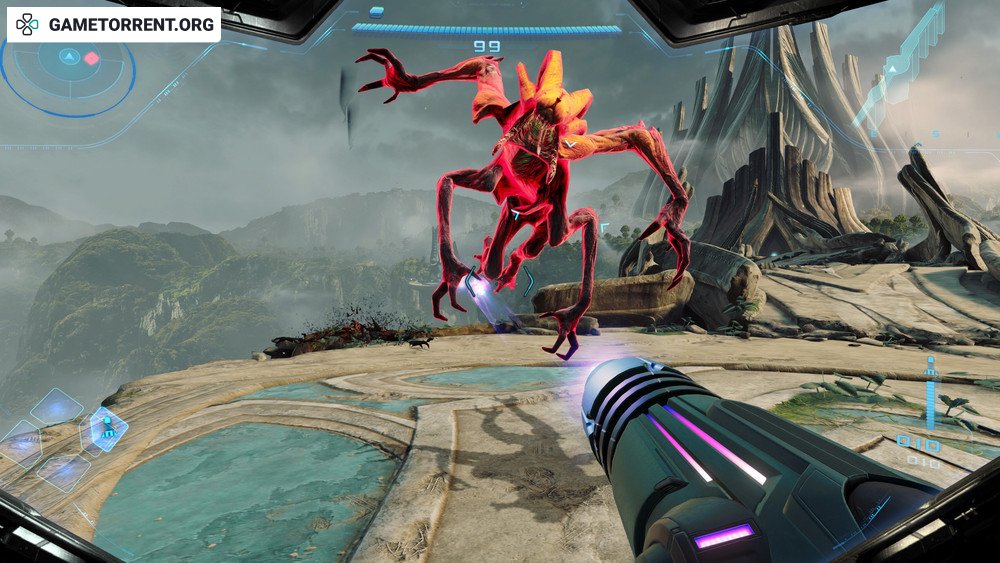Viewport: 1000px width, 563px height.
Task: Select the red enemy blip on radar
Action: pyautogui.click(x=92, y=58)
